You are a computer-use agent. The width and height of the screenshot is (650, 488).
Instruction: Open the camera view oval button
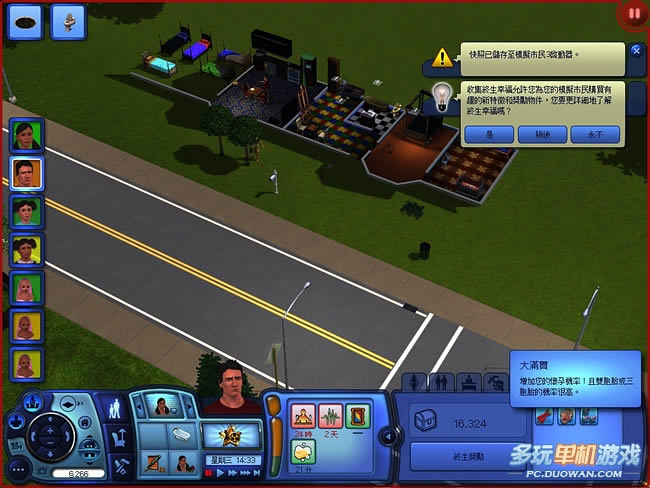point(25,20)
